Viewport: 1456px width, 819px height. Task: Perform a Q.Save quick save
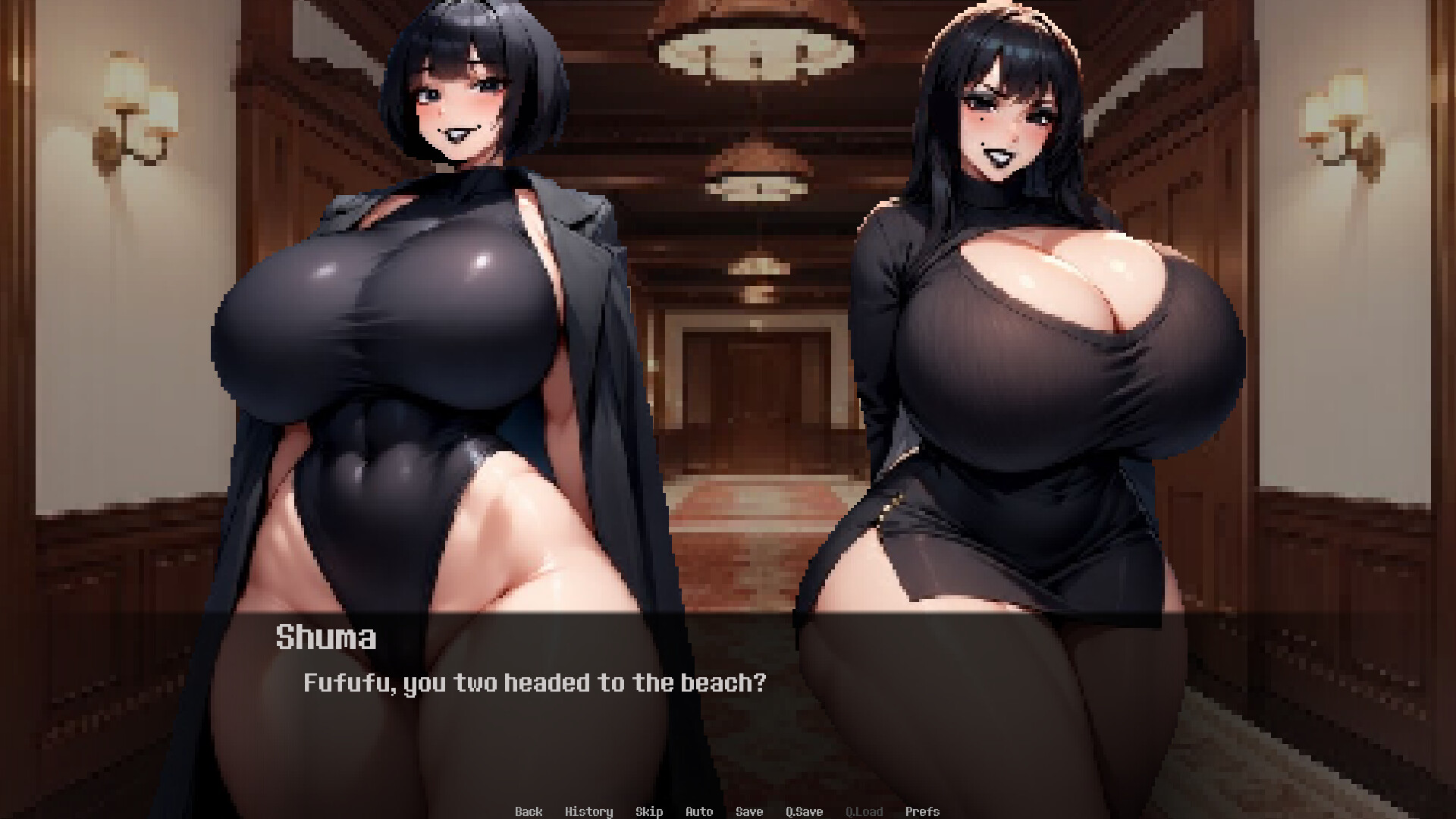803,811
